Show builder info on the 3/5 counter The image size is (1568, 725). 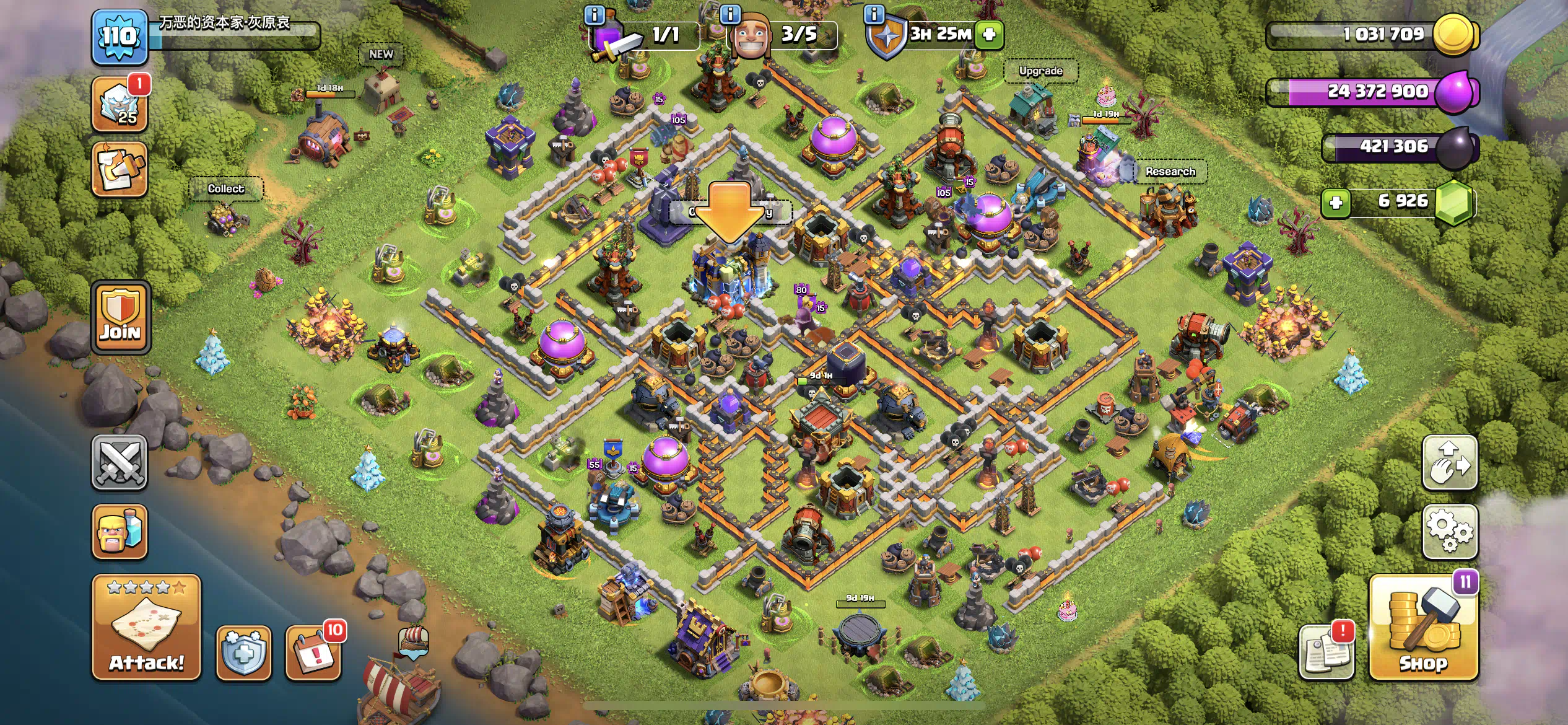pos(731,14)
